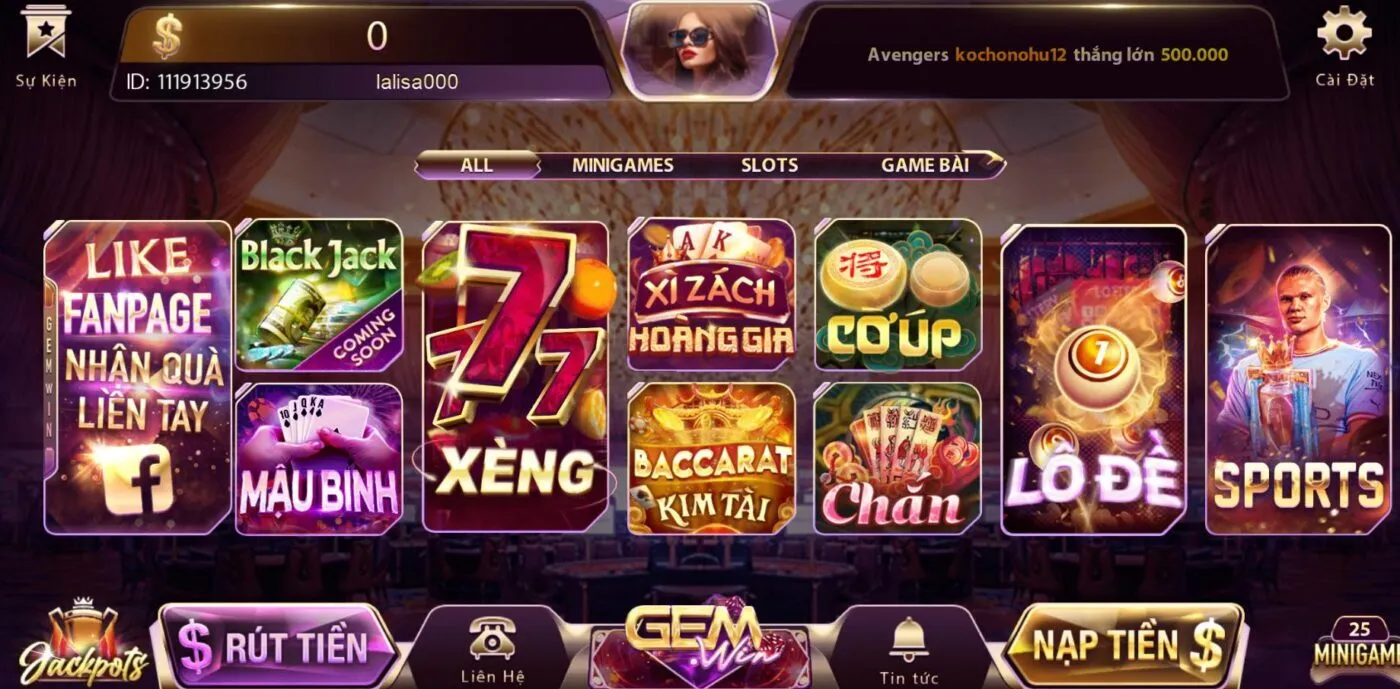Play Xì Zách Hoàng Gia
Viewport: 1400px width, 689px height.
tap(711, 294)
